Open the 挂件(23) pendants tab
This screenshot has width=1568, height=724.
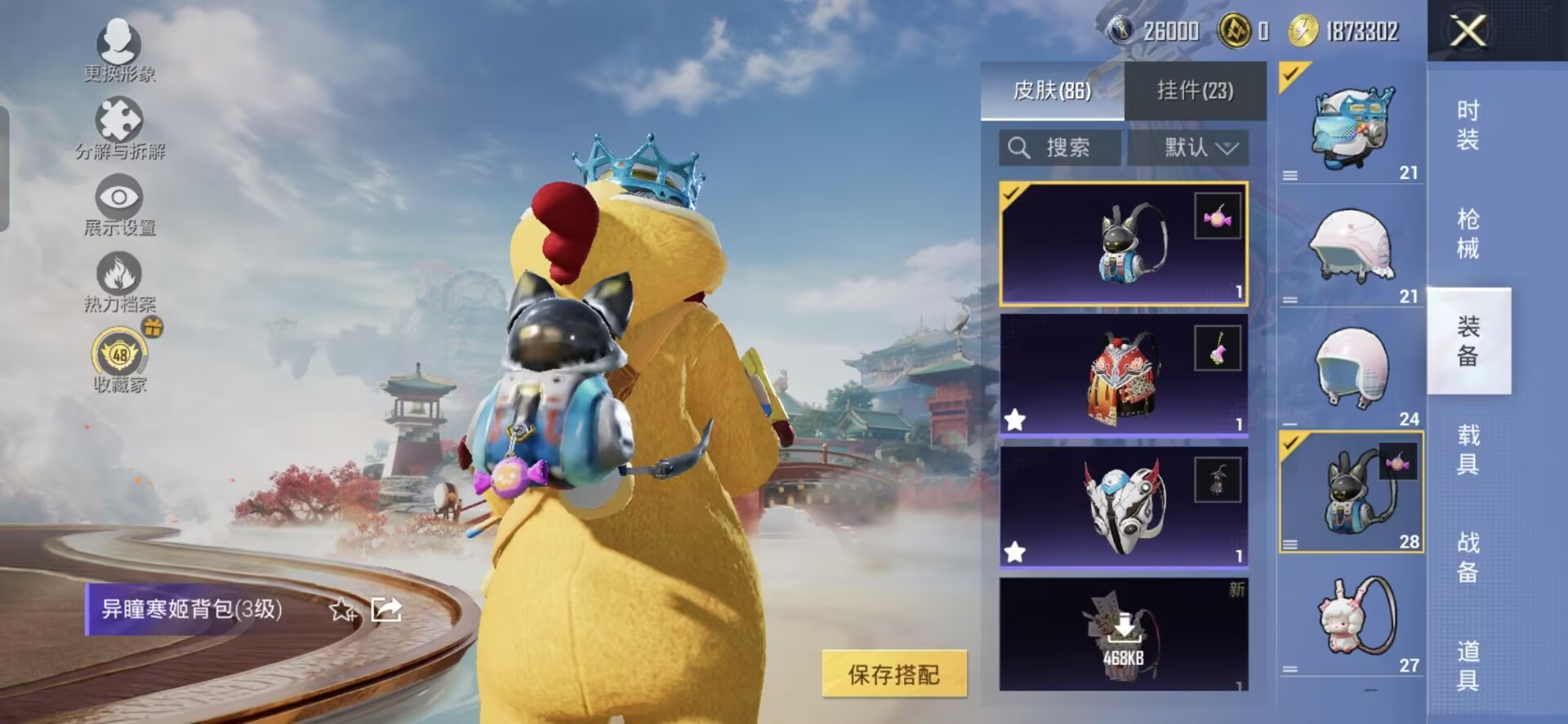point(1195,91)
